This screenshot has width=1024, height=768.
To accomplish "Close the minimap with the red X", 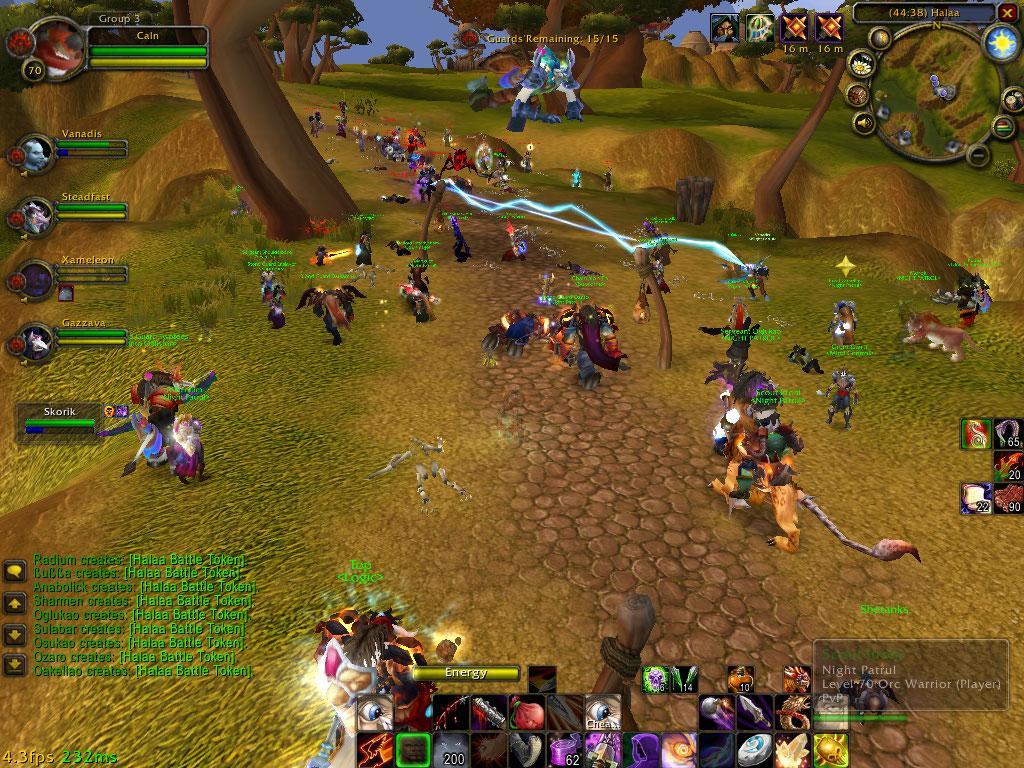I will (1006, 13).
